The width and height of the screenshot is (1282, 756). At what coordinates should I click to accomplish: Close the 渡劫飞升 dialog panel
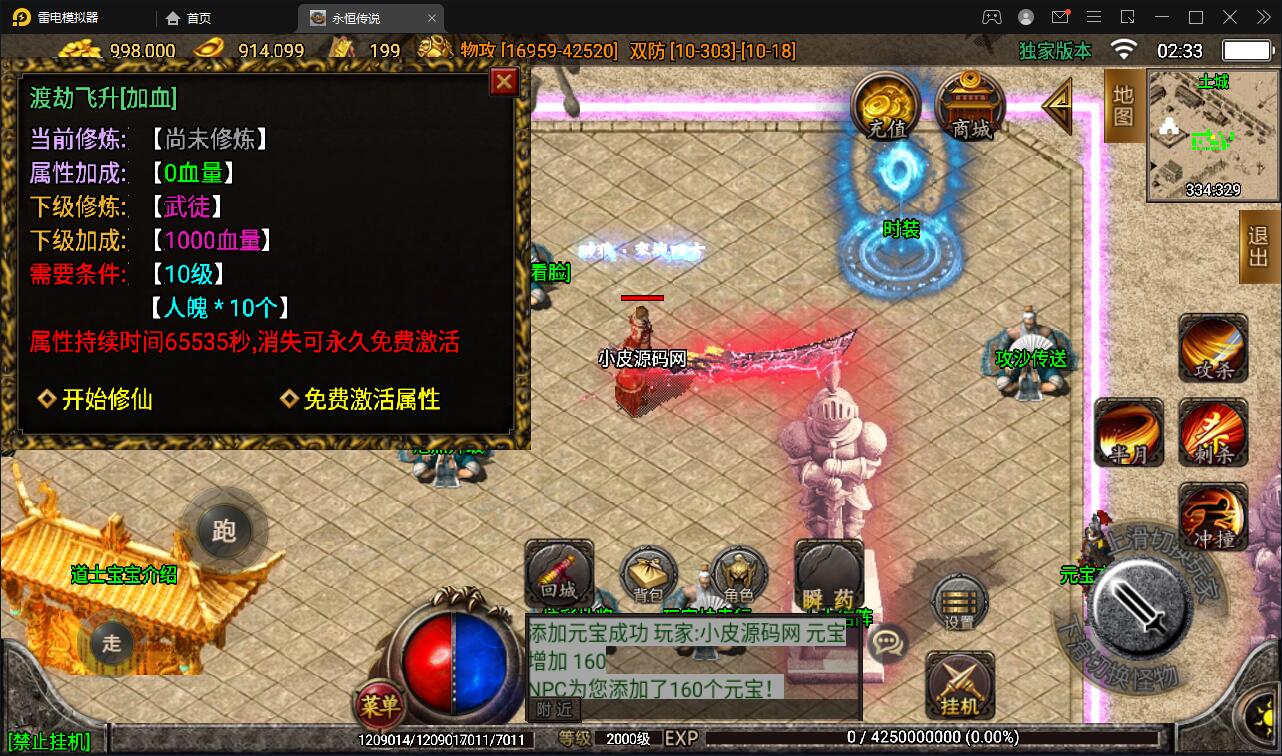point(504,81)
